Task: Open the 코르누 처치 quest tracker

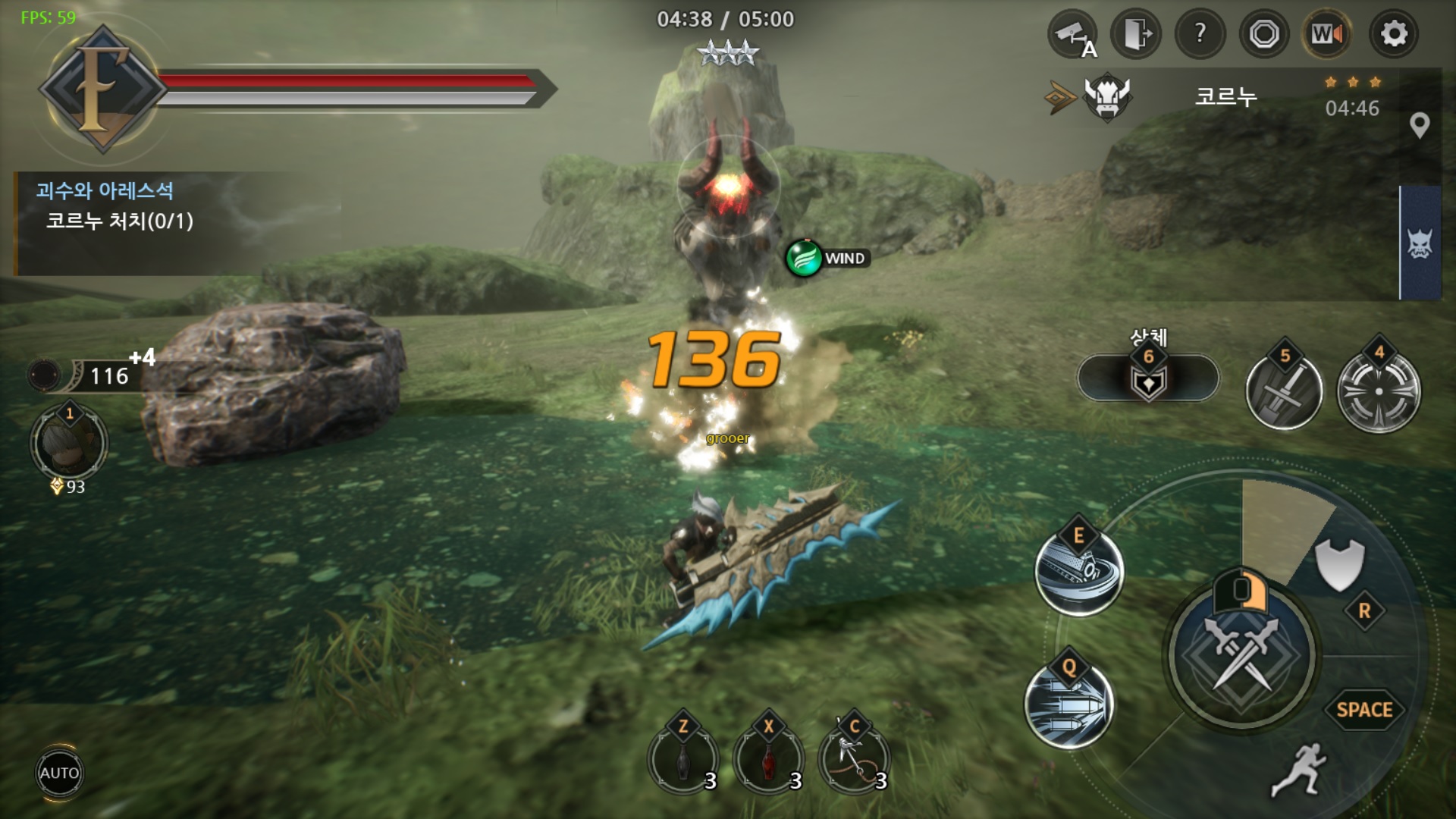Action: (x=120, y=221)
